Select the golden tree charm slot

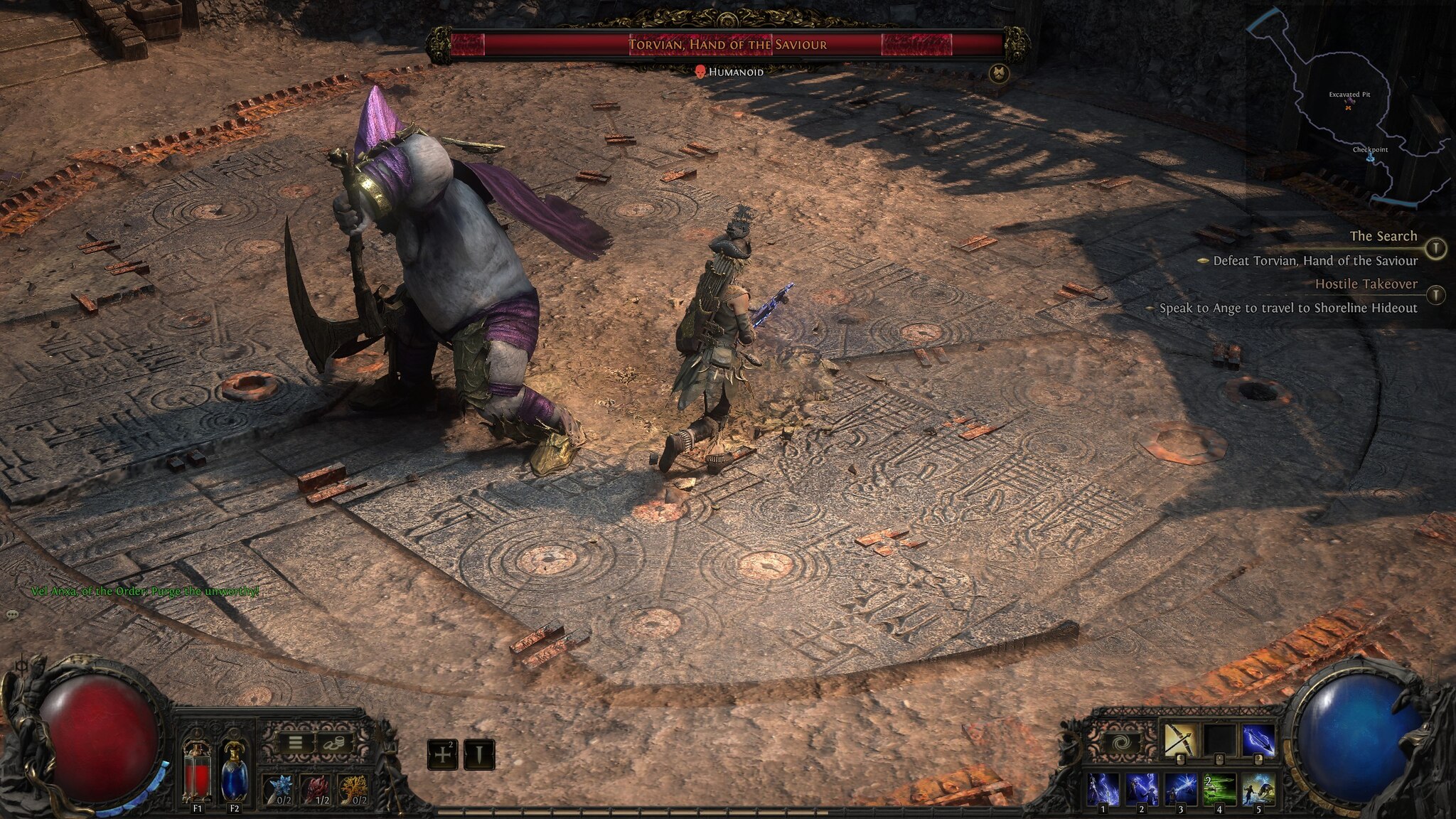point(351,789)
